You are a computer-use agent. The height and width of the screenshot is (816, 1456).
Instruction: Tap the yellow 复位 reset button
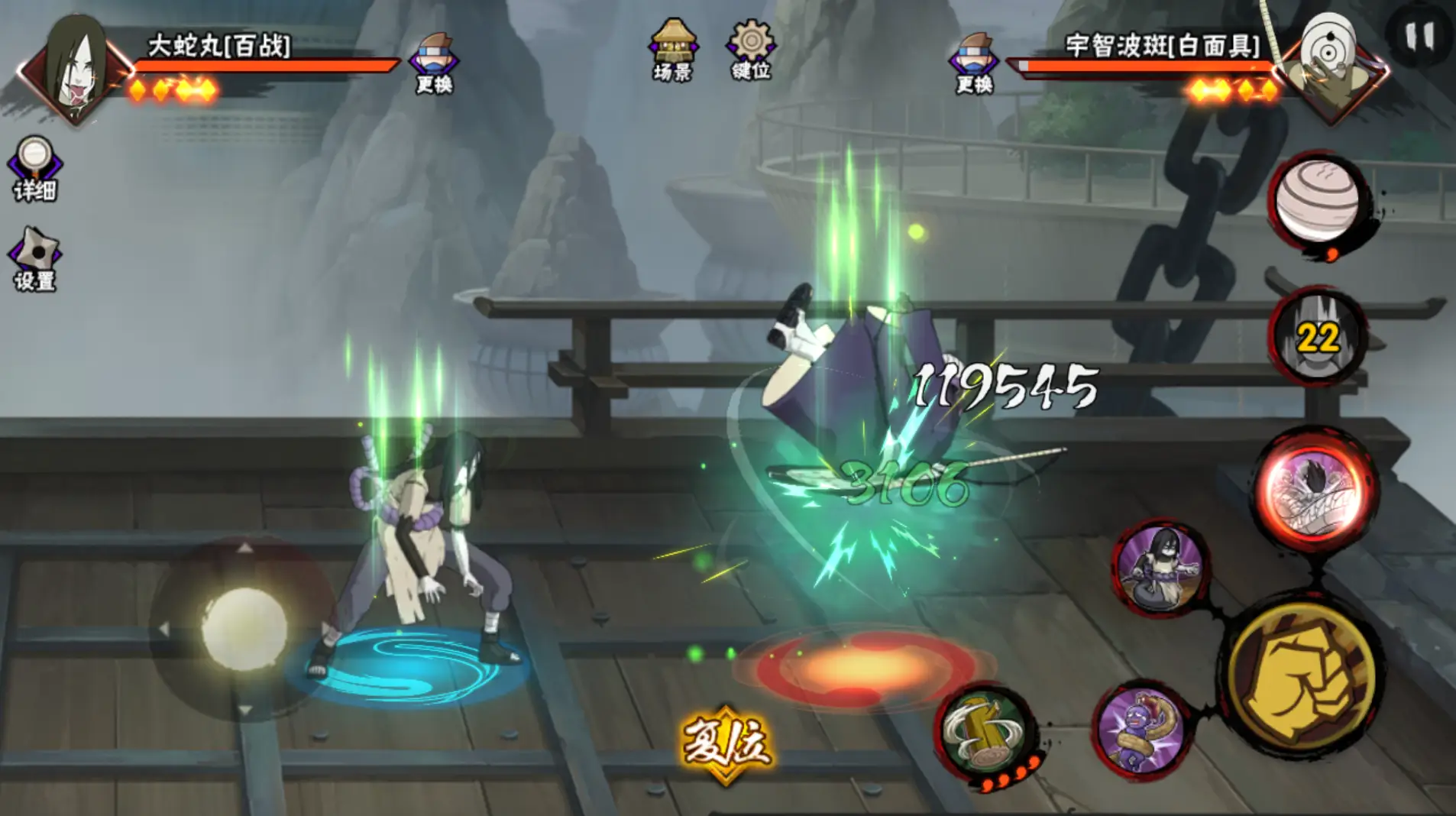726,743
